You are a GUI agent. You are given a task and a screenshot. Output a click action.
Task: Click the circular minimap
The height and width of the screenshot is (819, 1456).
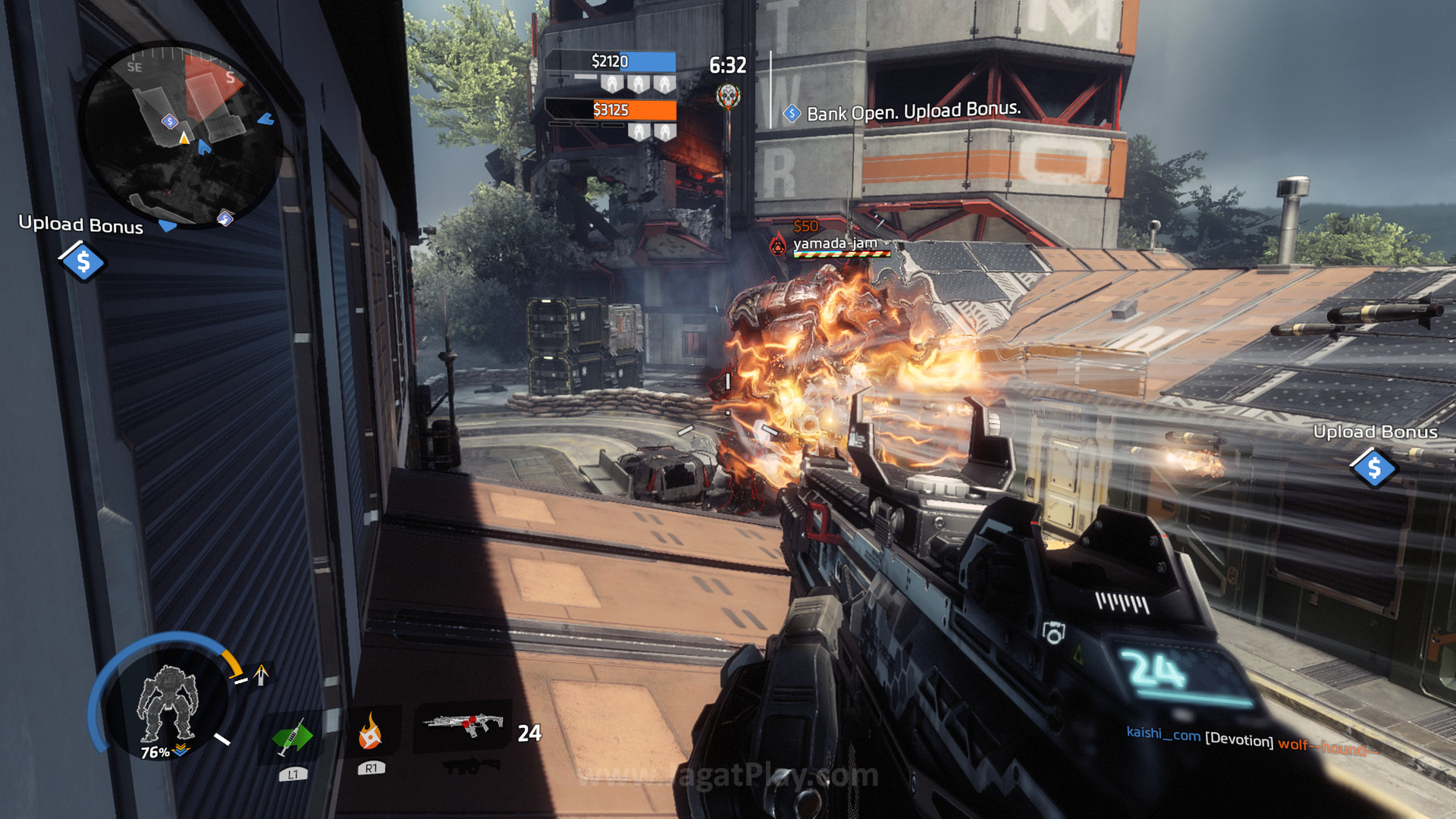coord(180,135)
